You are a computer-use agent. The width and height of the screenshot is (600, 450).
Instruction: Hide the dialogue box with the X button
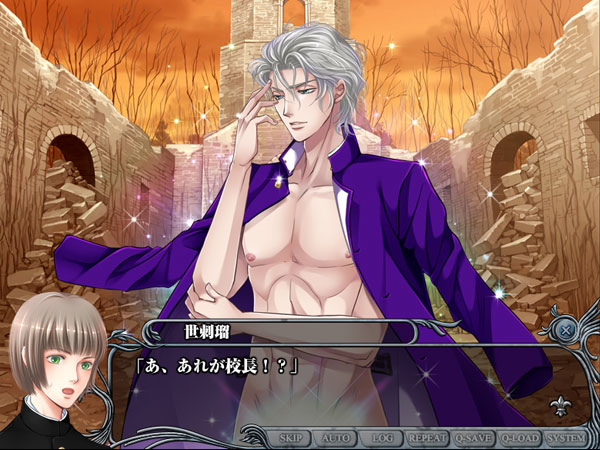coord(566,329)
